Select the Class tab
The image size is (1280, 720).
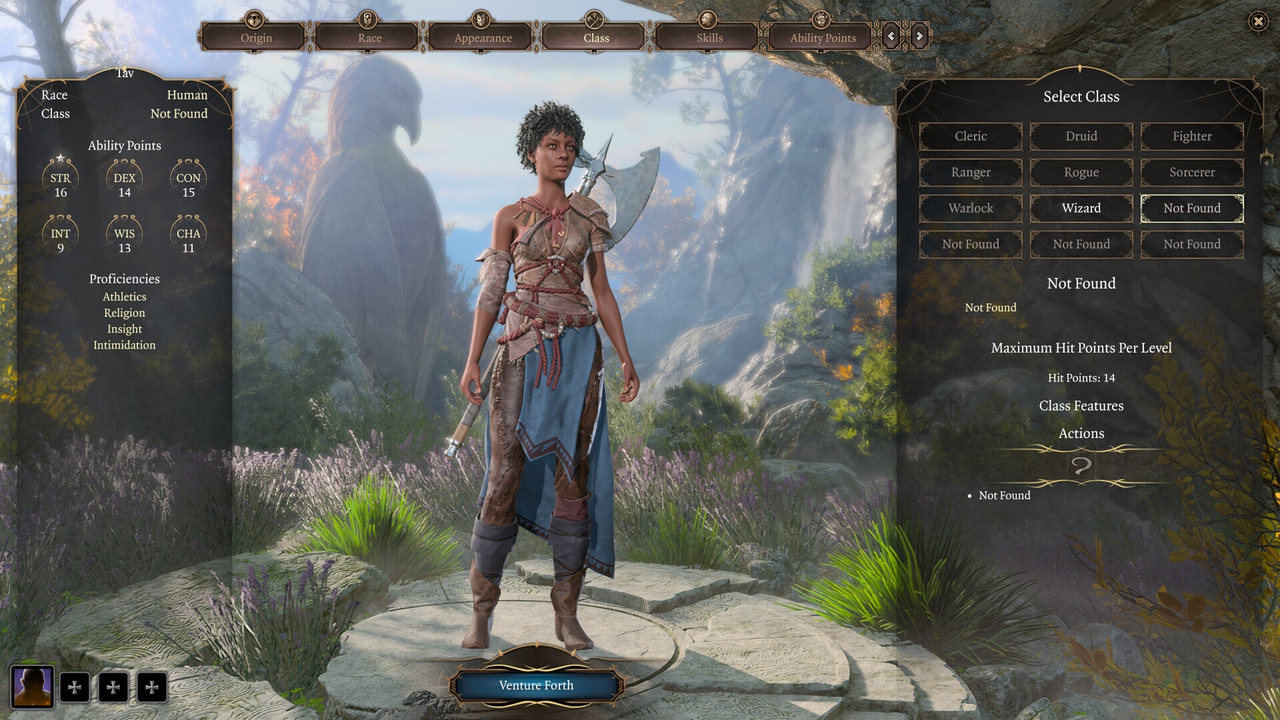click(596, 37)
